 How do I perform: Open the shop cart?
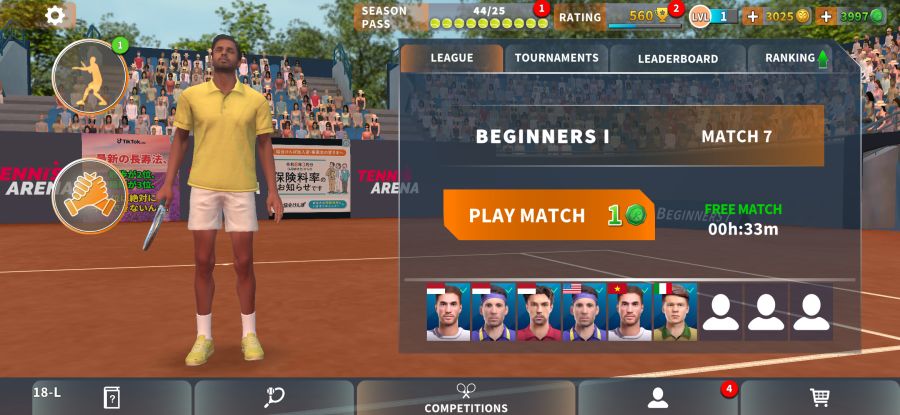[820, 398]
